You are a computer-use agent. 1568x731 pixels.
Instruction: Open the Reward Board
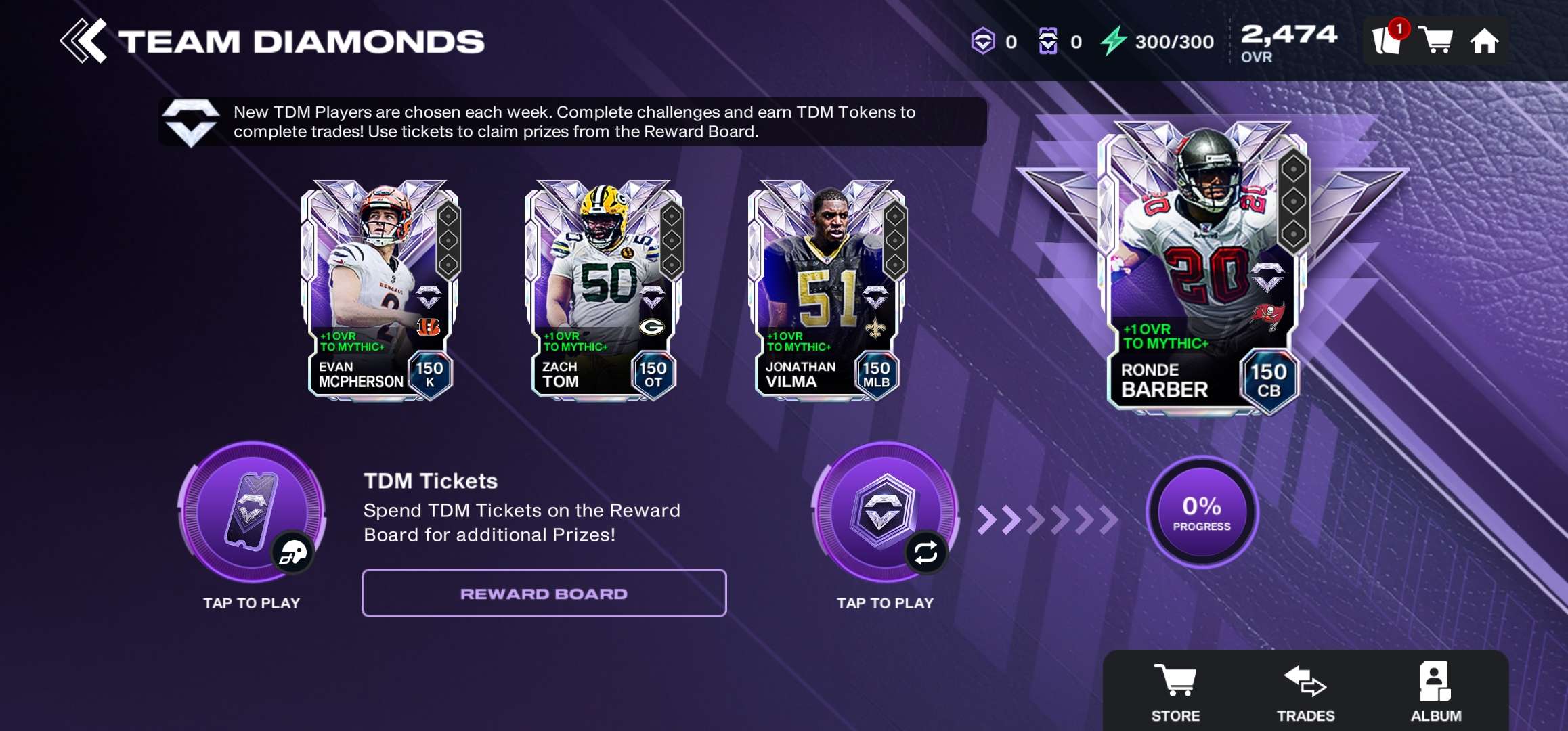544,593
